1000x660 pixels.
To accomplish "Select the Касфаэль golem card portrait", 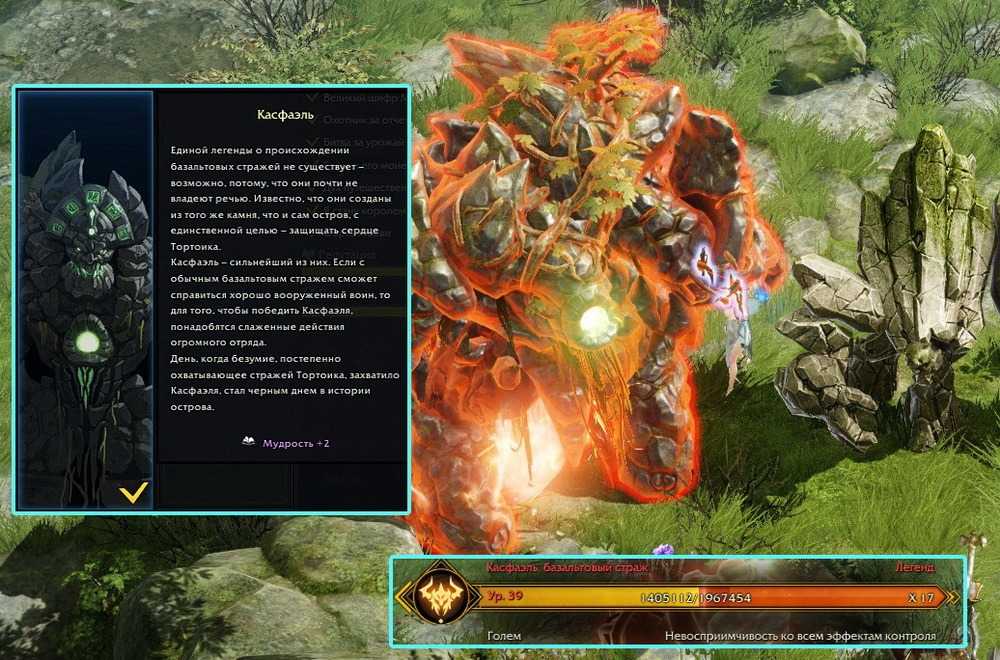I will pyautogui.click(x=86, y=290).
